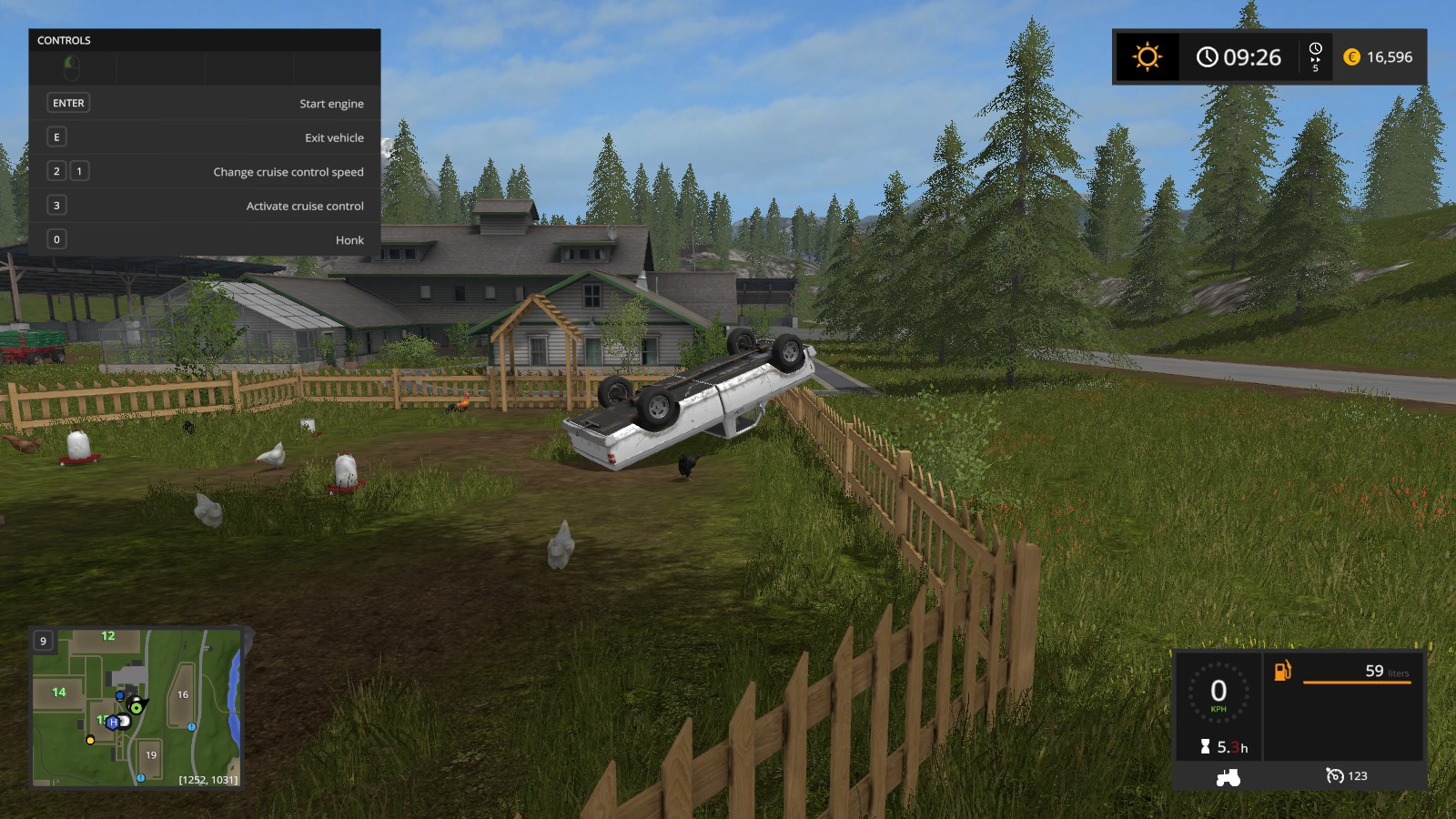Click the euro coin money icon
This screenshot has width=1456, height=819.
(1351, 57)
